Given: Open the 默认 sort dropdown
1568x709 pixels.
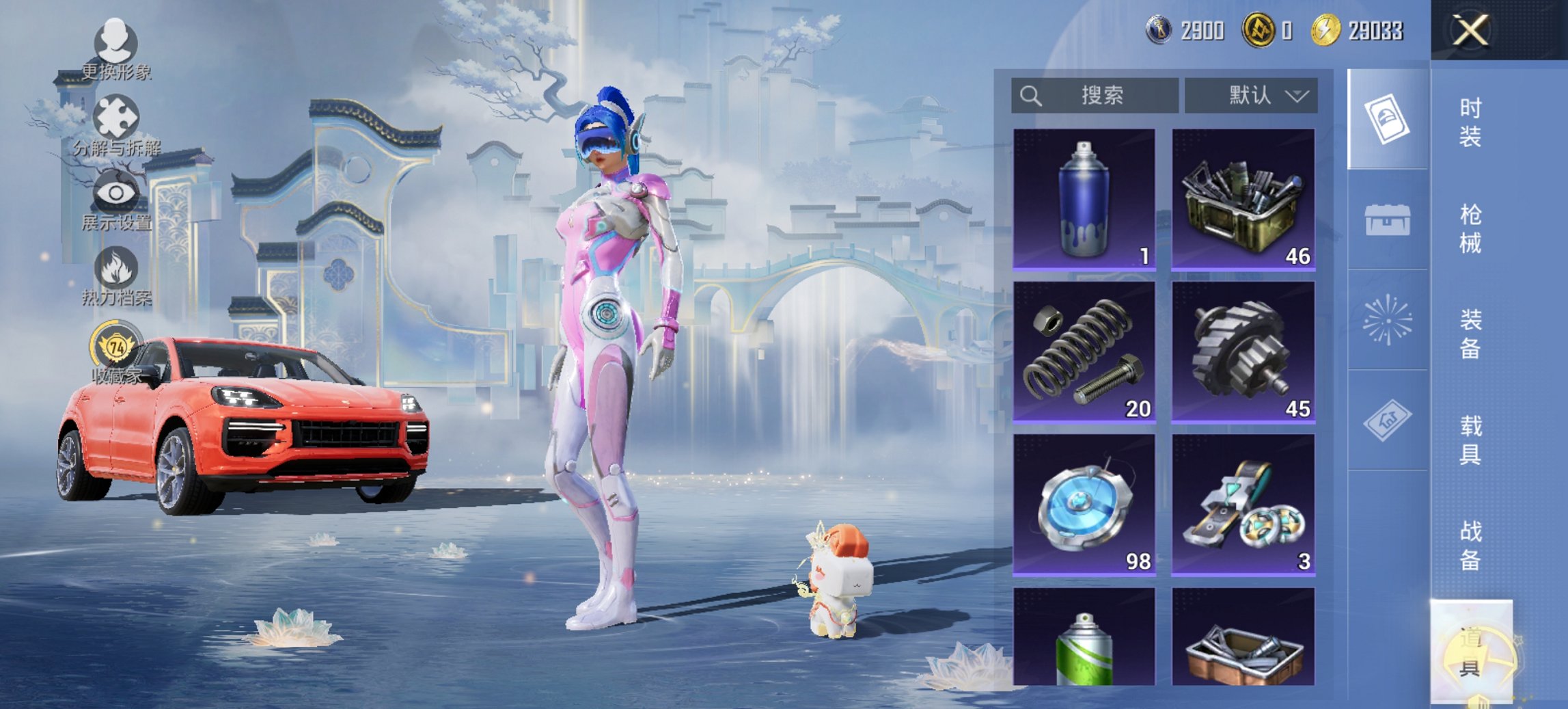Looking at the screenshot, I should [1251, 96].
